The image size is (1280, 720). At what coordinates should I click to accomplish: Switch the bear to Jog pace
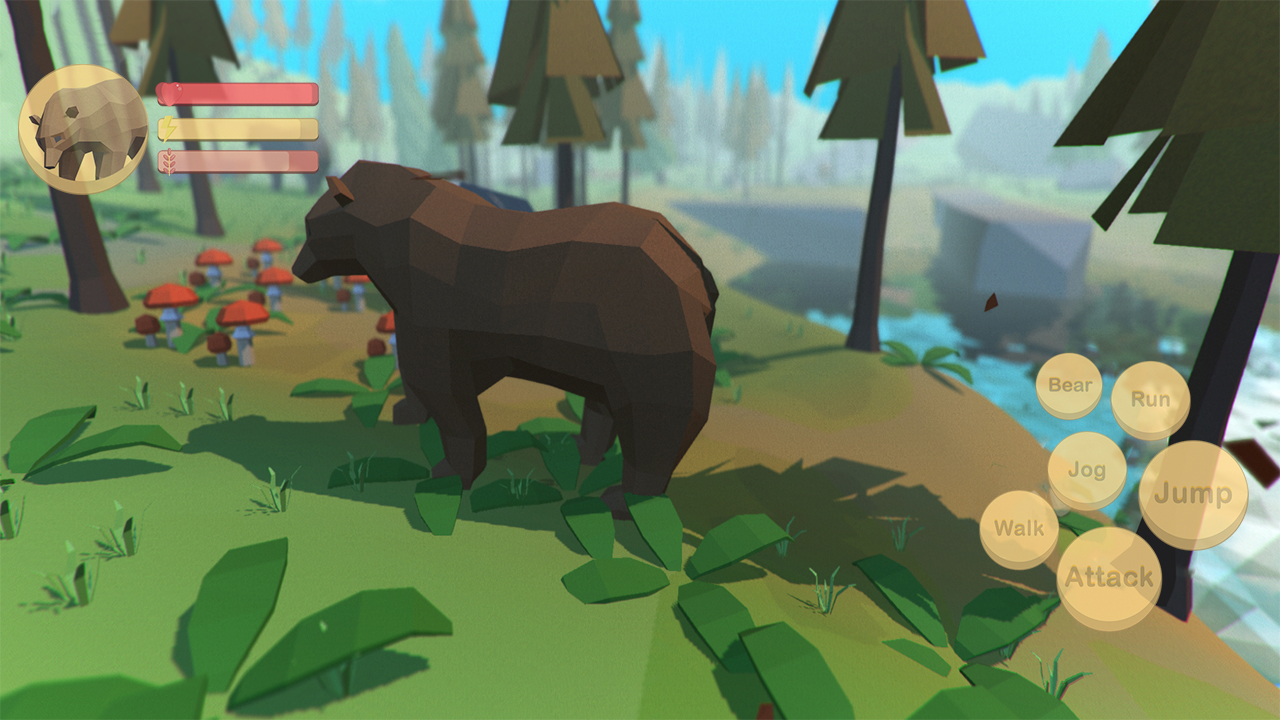(1085, 469)
